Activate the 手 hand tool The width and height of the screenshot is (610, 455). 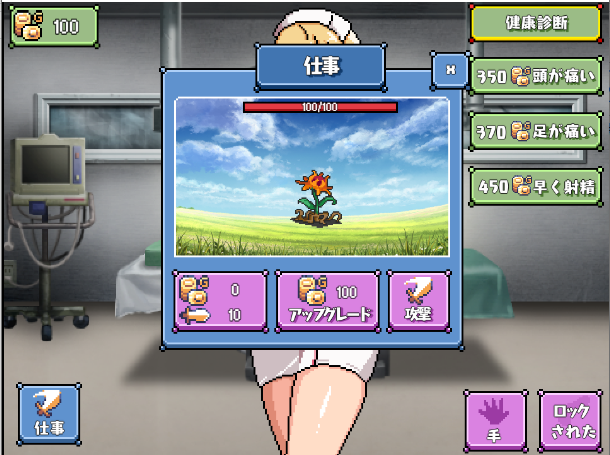pos(496,419)
